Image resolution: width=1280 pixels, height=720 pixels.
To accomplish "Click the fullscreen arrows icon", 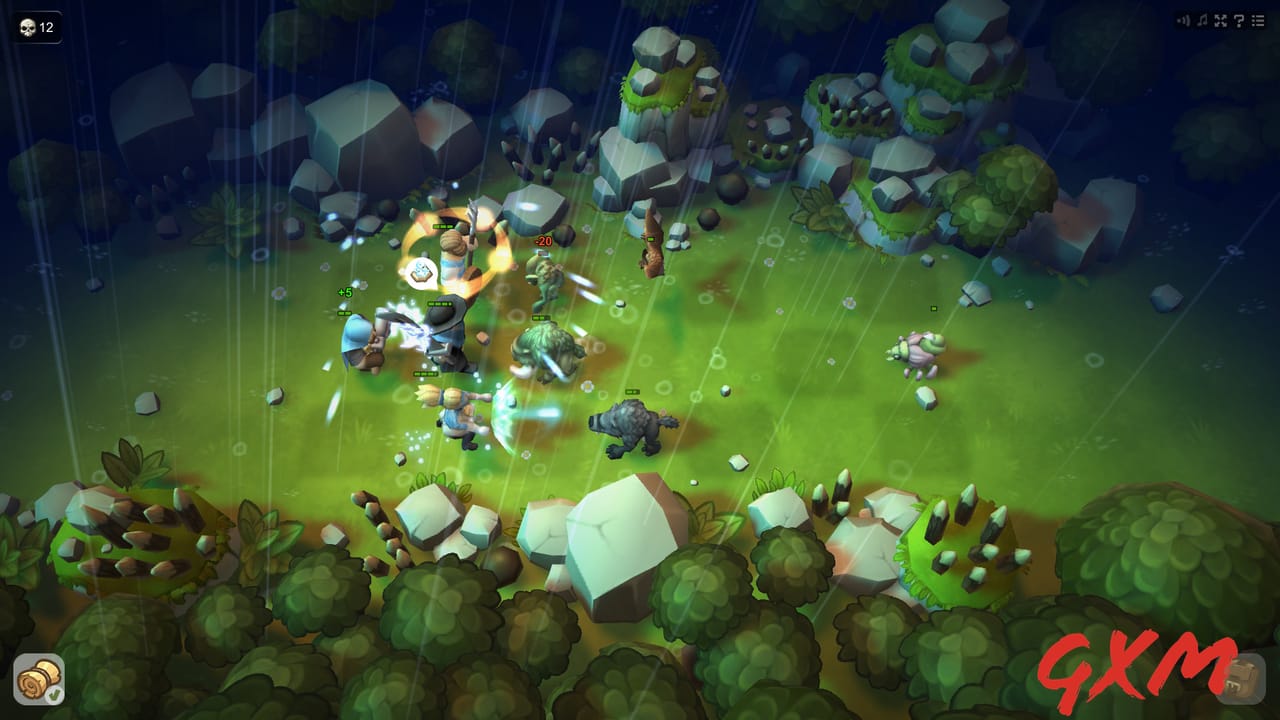I will [1220, 20].
